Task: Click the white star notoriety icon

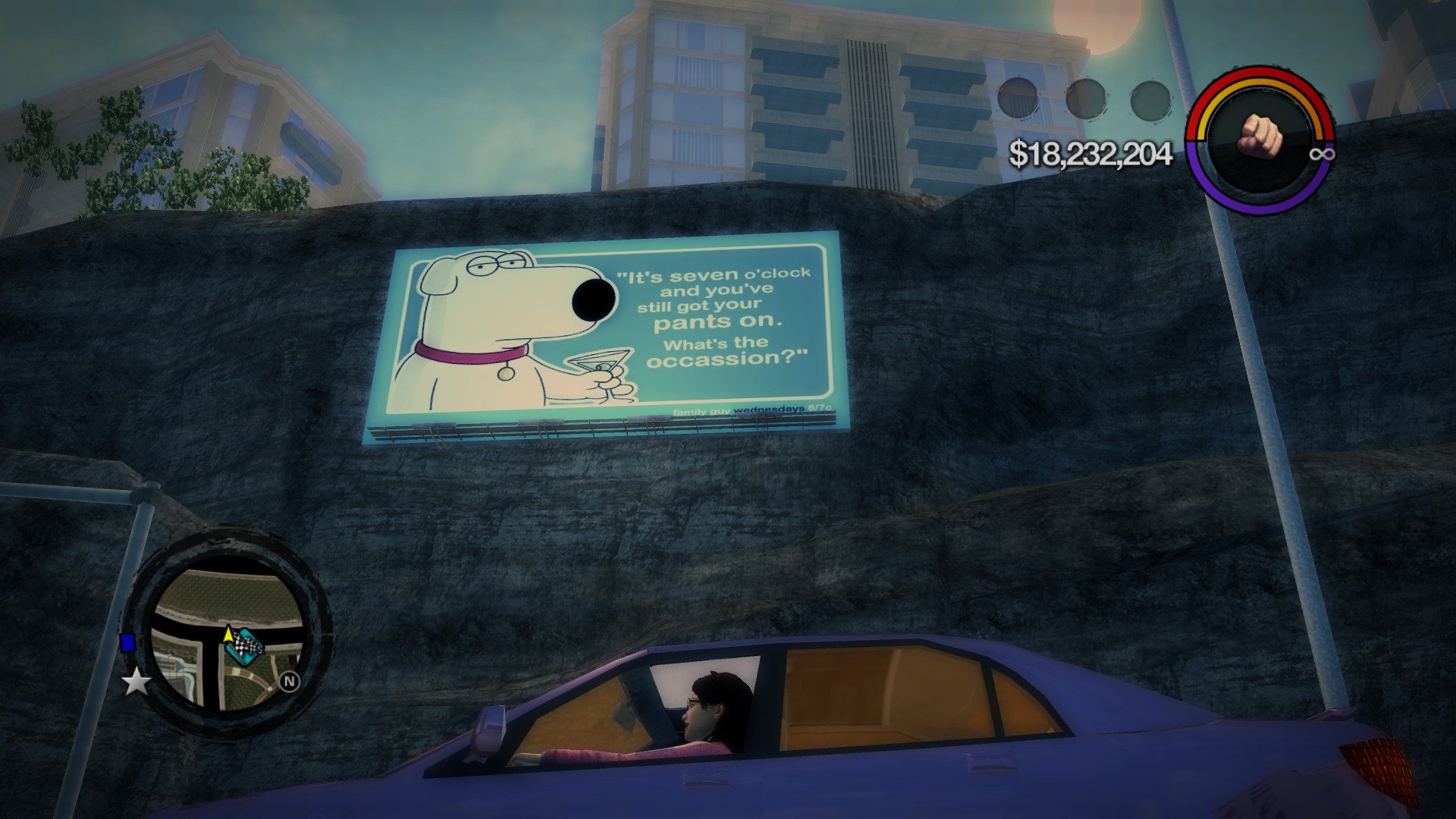Action: [x=136, y=682]
